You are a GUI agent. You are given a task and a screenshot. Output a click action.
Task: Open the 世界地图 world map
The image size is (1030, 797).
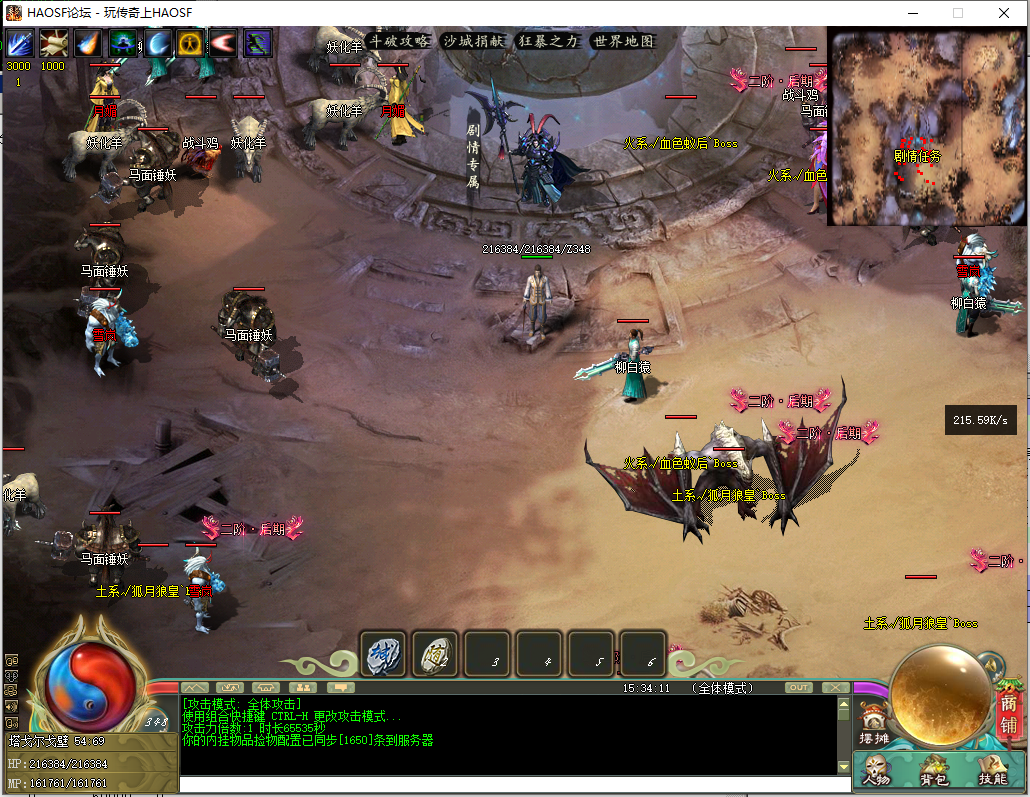pyautogui.click(x=623, y=41)
